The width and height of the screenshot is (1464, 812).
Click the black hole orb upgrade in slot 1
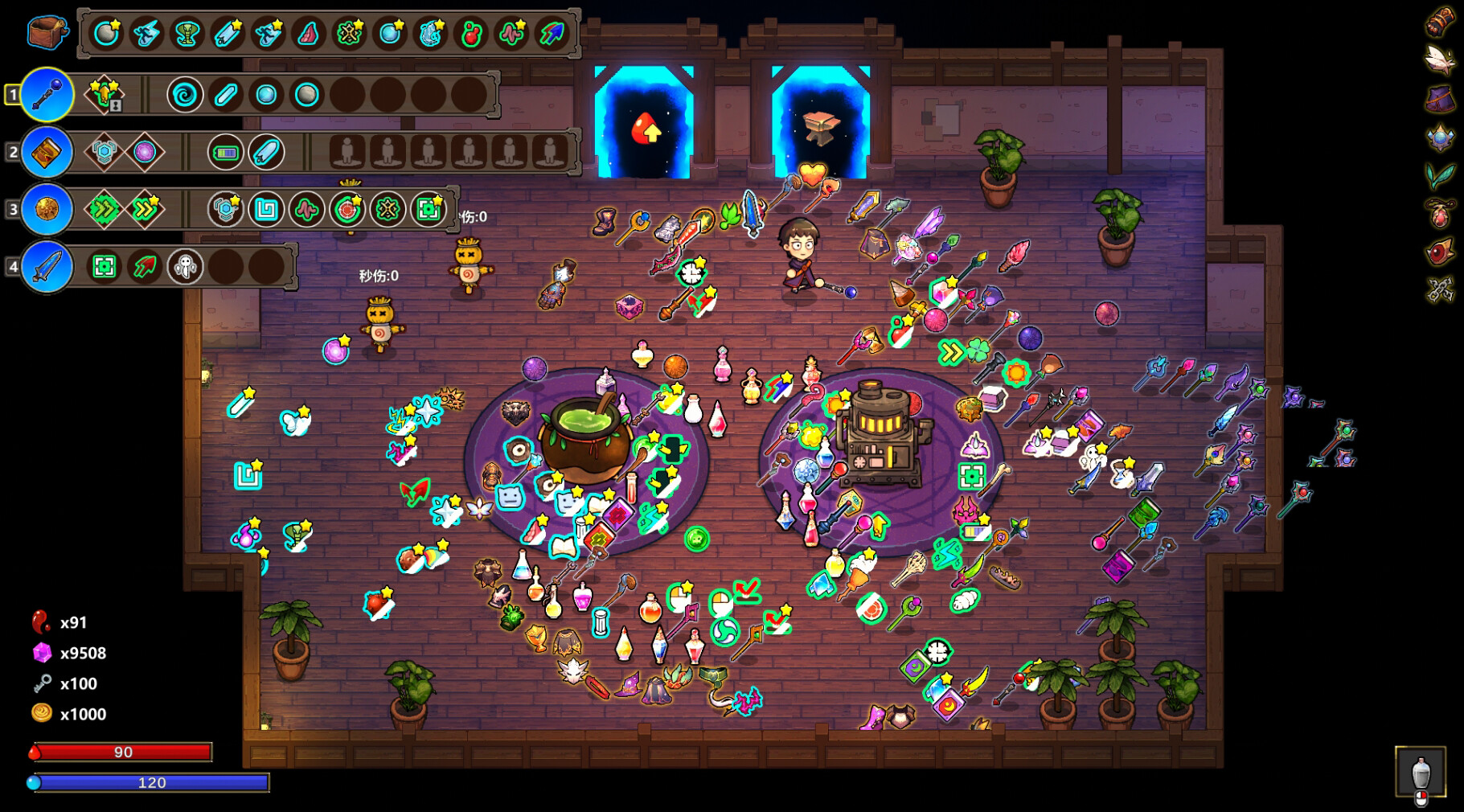(184, 94)
